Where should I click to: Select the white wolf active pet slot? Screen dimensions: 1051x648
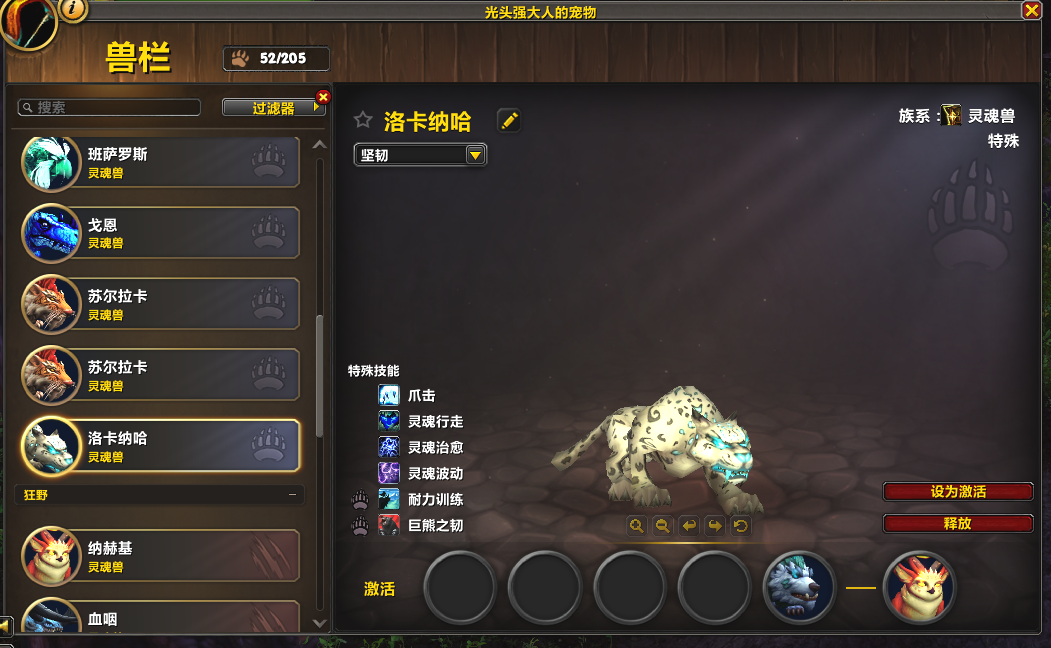click(799, 587)
